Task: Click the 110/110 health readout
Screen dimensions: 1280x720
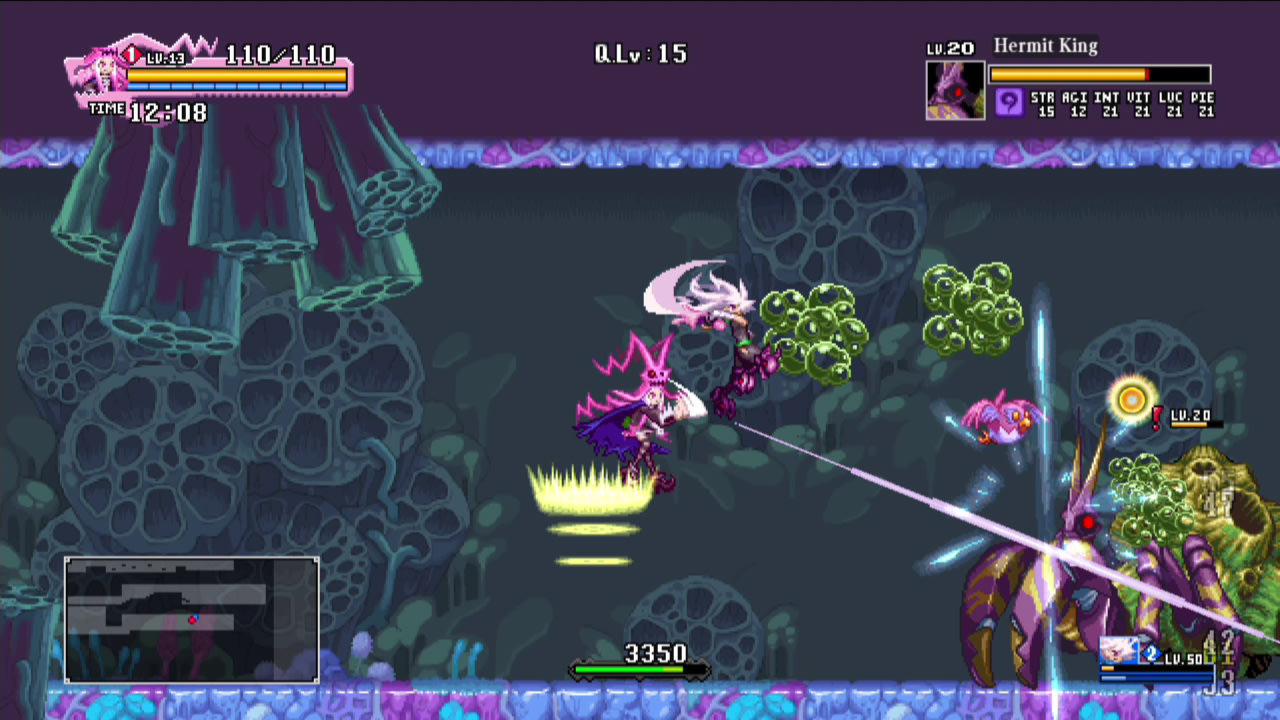Action: click(278, 56)
